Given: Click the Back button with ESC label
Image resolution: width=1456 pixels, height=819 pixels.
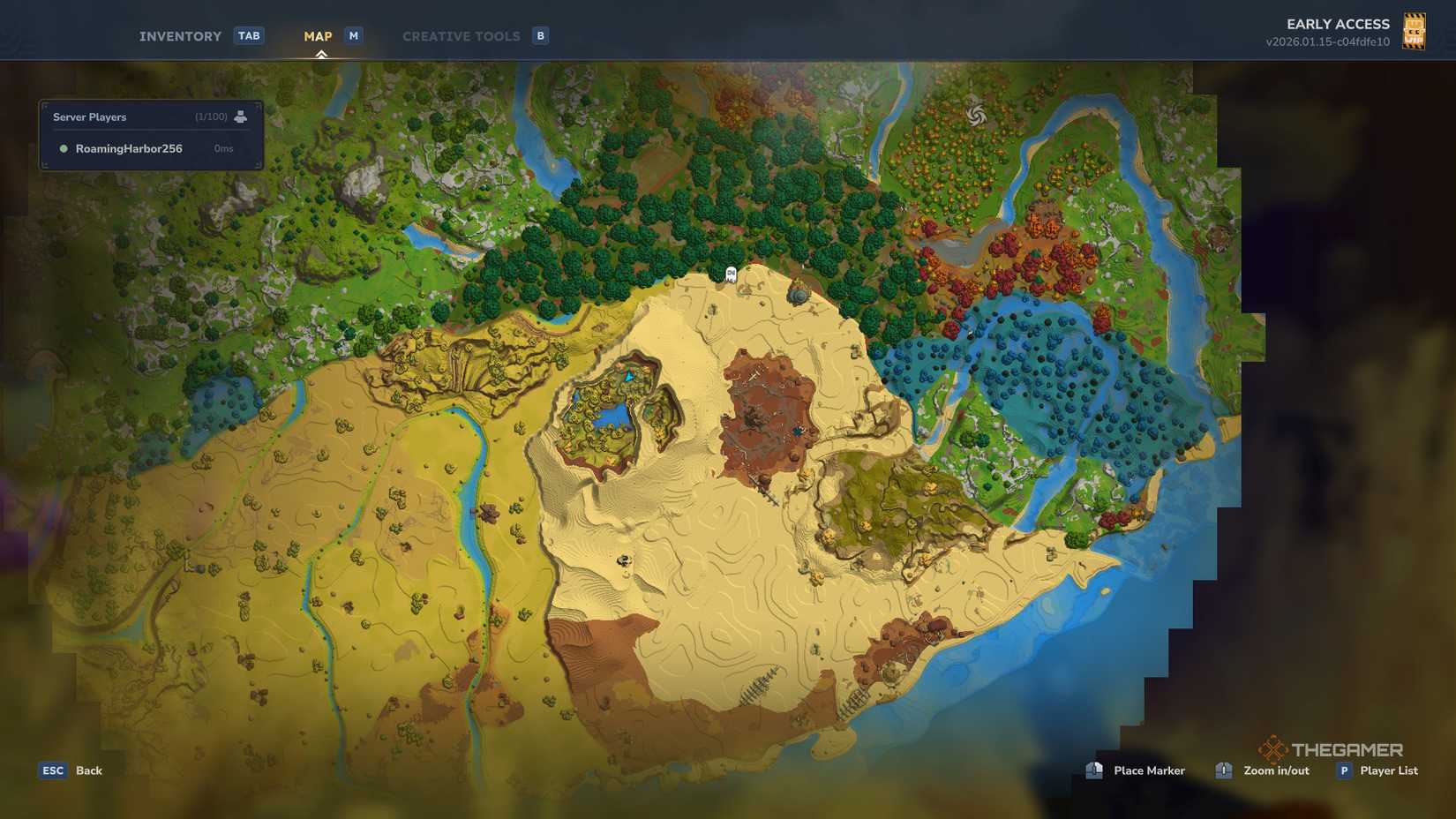Looking at the screenshot, I should click(69, 770).
